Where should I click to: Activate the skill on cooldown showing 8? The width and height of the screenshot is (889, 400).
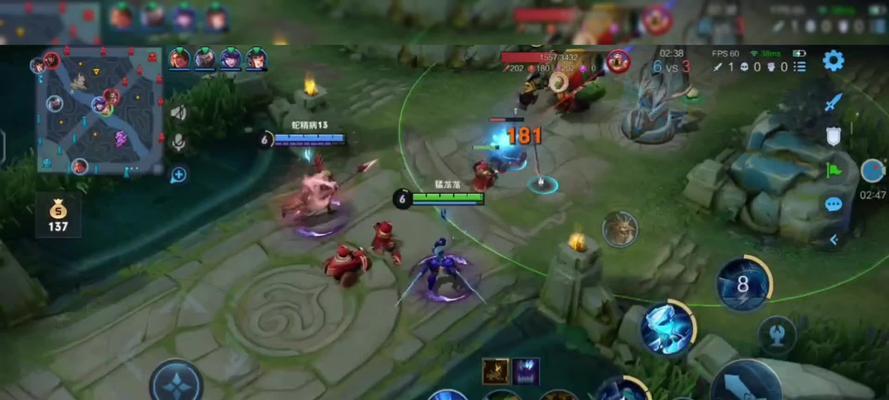pos(743,284)
